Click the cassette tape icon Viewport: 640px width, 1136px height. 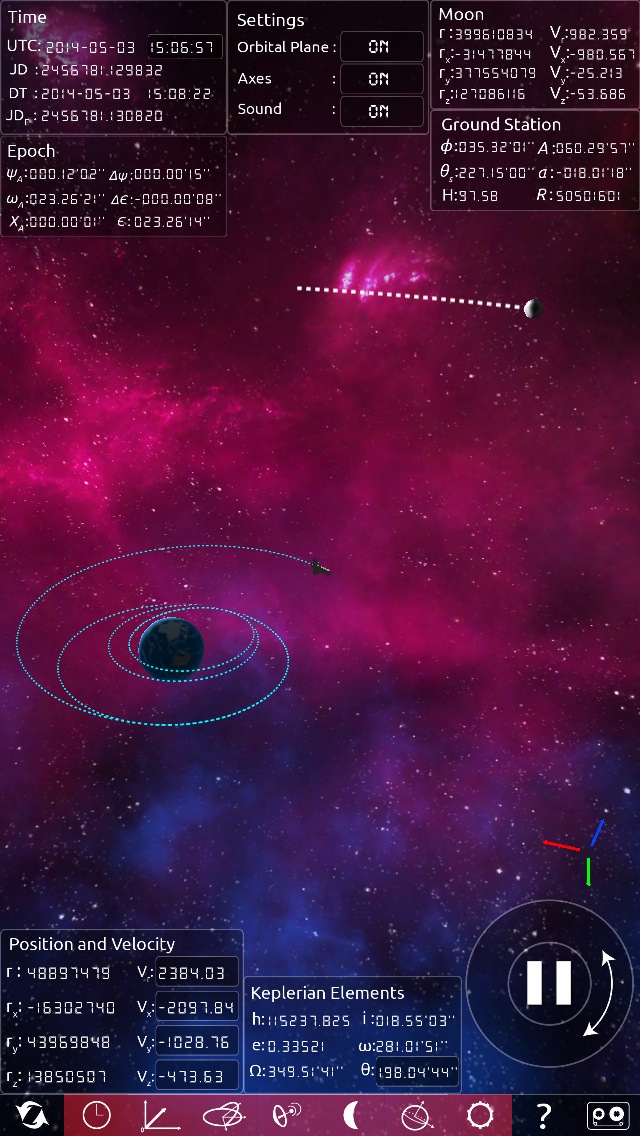pyautogui.click(x=607, y=1115)
